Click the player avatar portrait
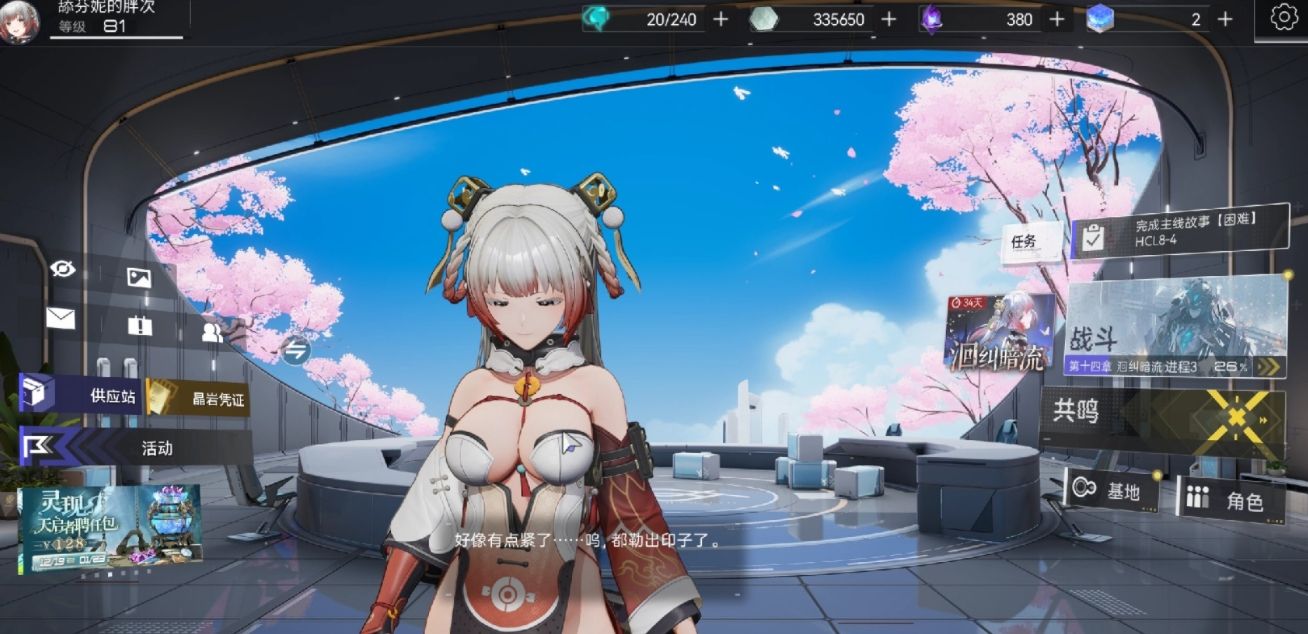Screen dimensions: 1308x634 tap(18, 23)
